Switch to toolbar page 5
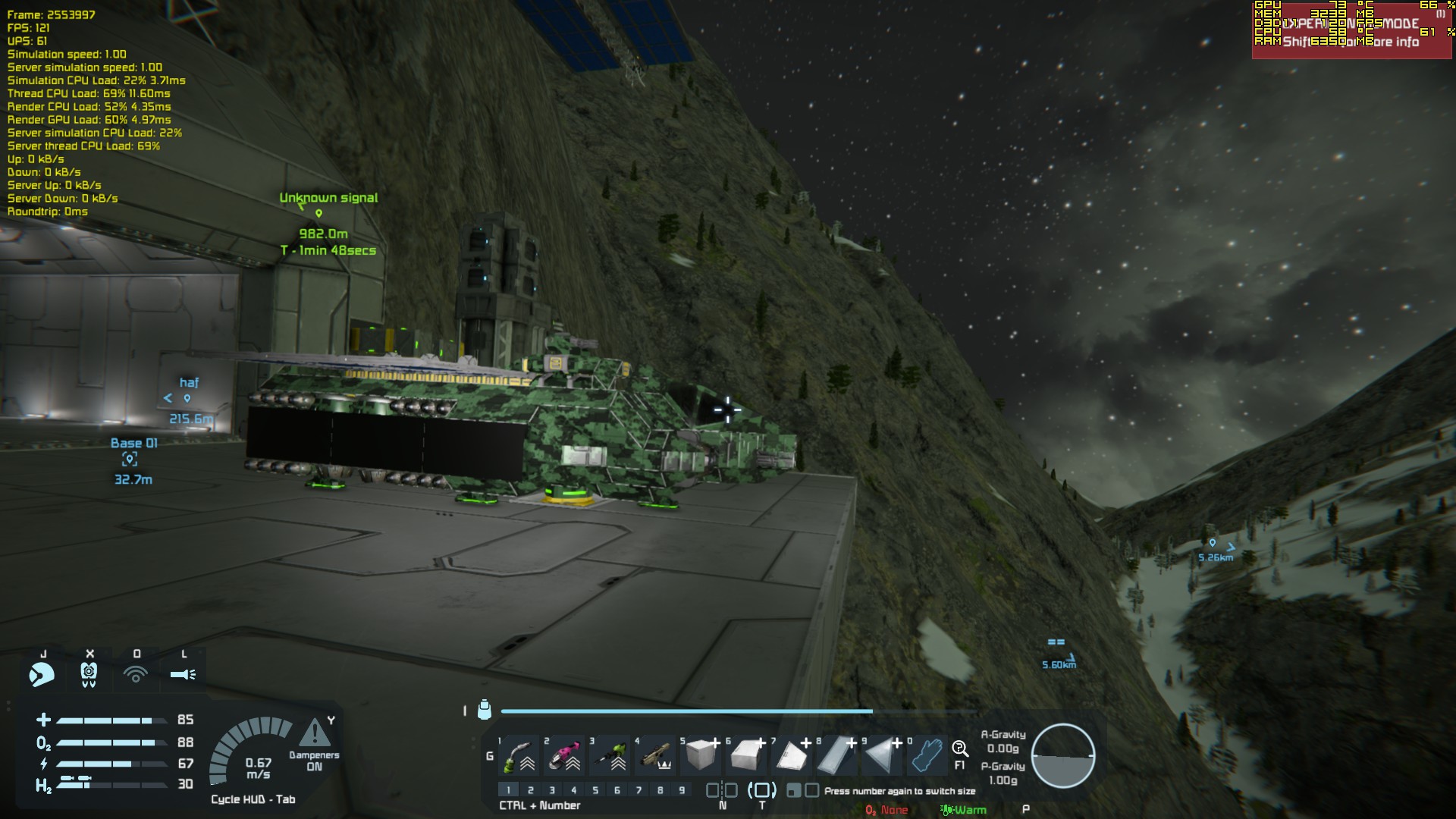 (x=595, y=790)
